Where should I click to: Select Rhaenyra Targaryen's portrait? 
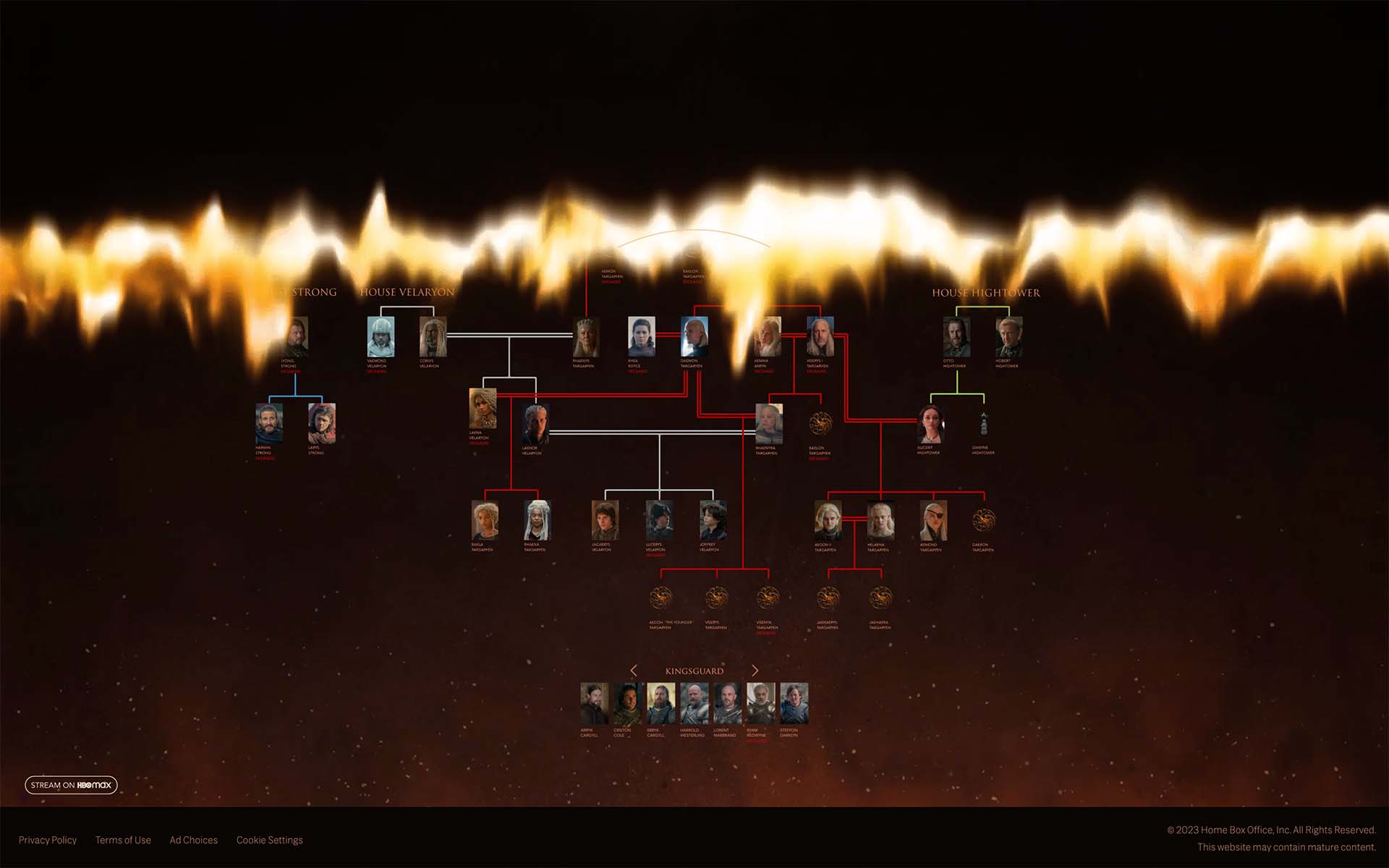coord(769,425)
